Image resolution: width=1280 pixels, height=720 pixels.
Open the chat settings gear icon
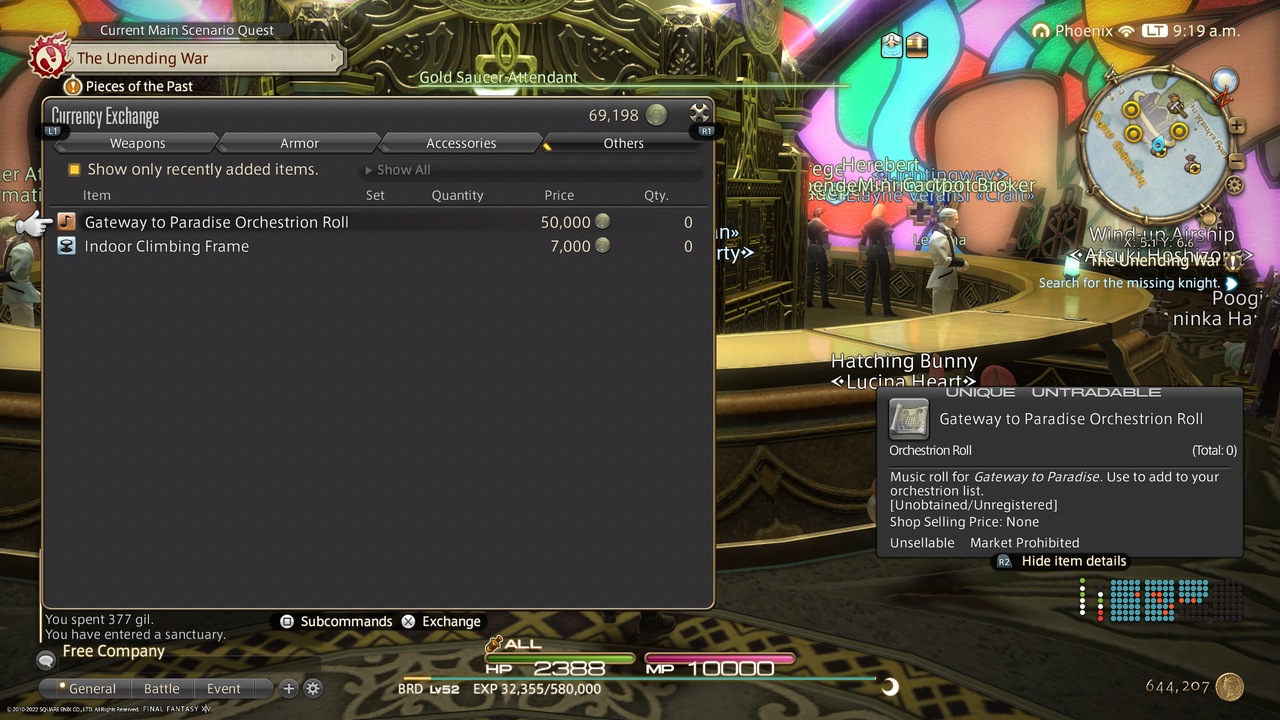(313, 688)
